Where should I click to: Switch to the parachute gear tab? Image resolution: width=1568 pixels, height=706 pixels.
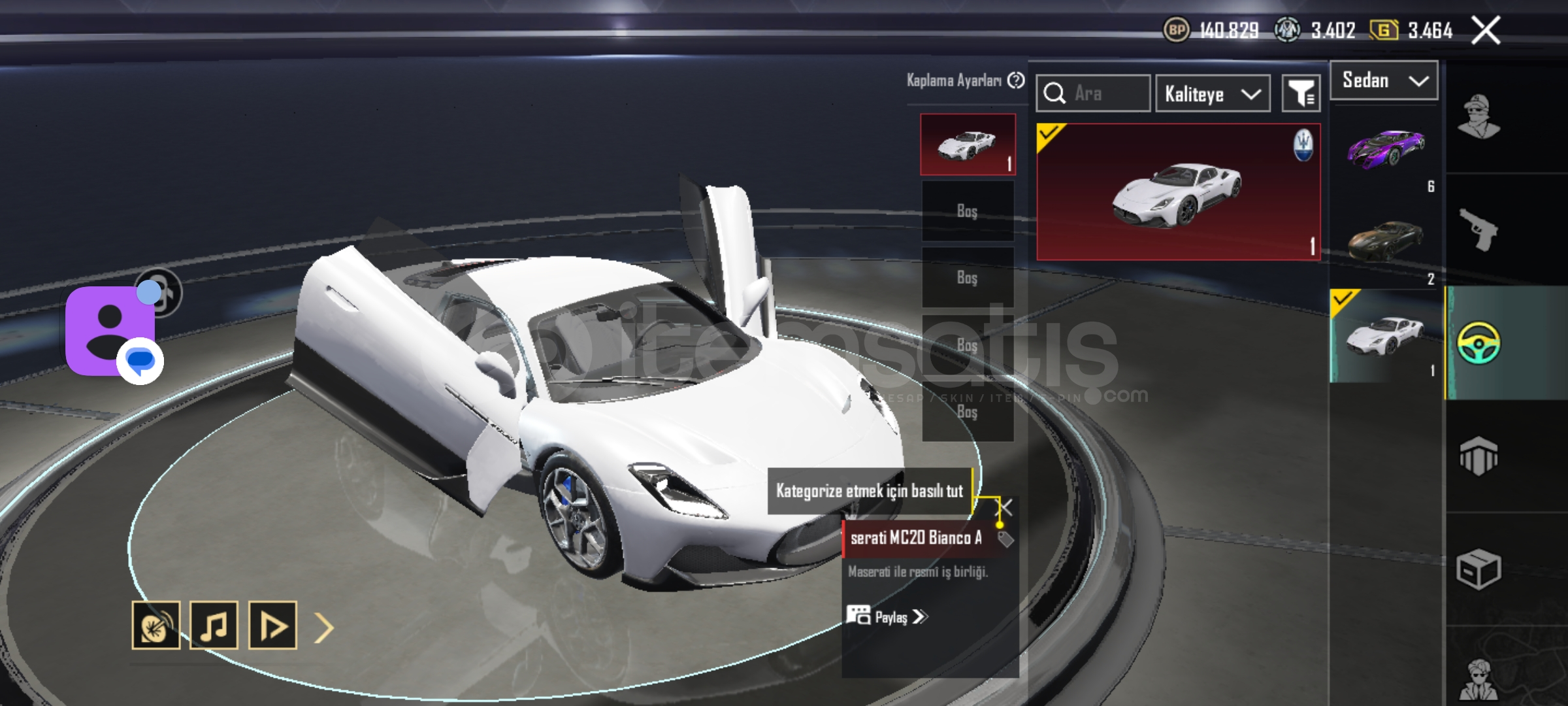pyautogui.click(x=1478, y=456)
